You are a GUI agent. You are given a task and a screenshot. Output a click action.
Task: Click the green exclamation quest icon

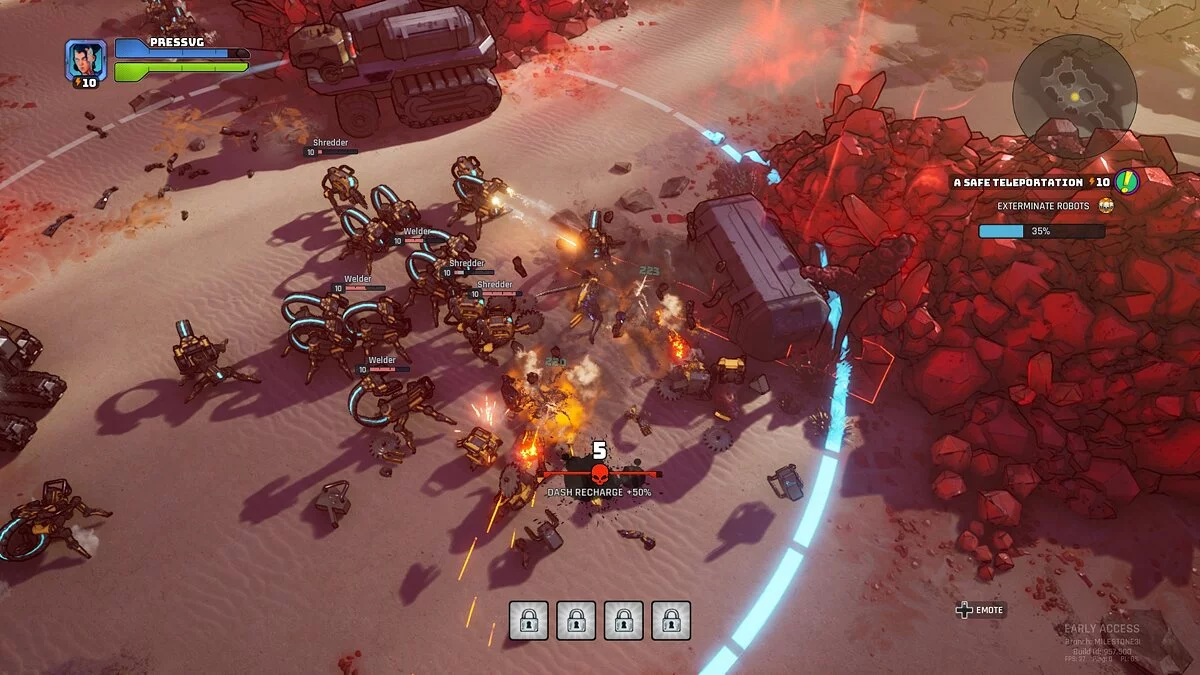1127,182
